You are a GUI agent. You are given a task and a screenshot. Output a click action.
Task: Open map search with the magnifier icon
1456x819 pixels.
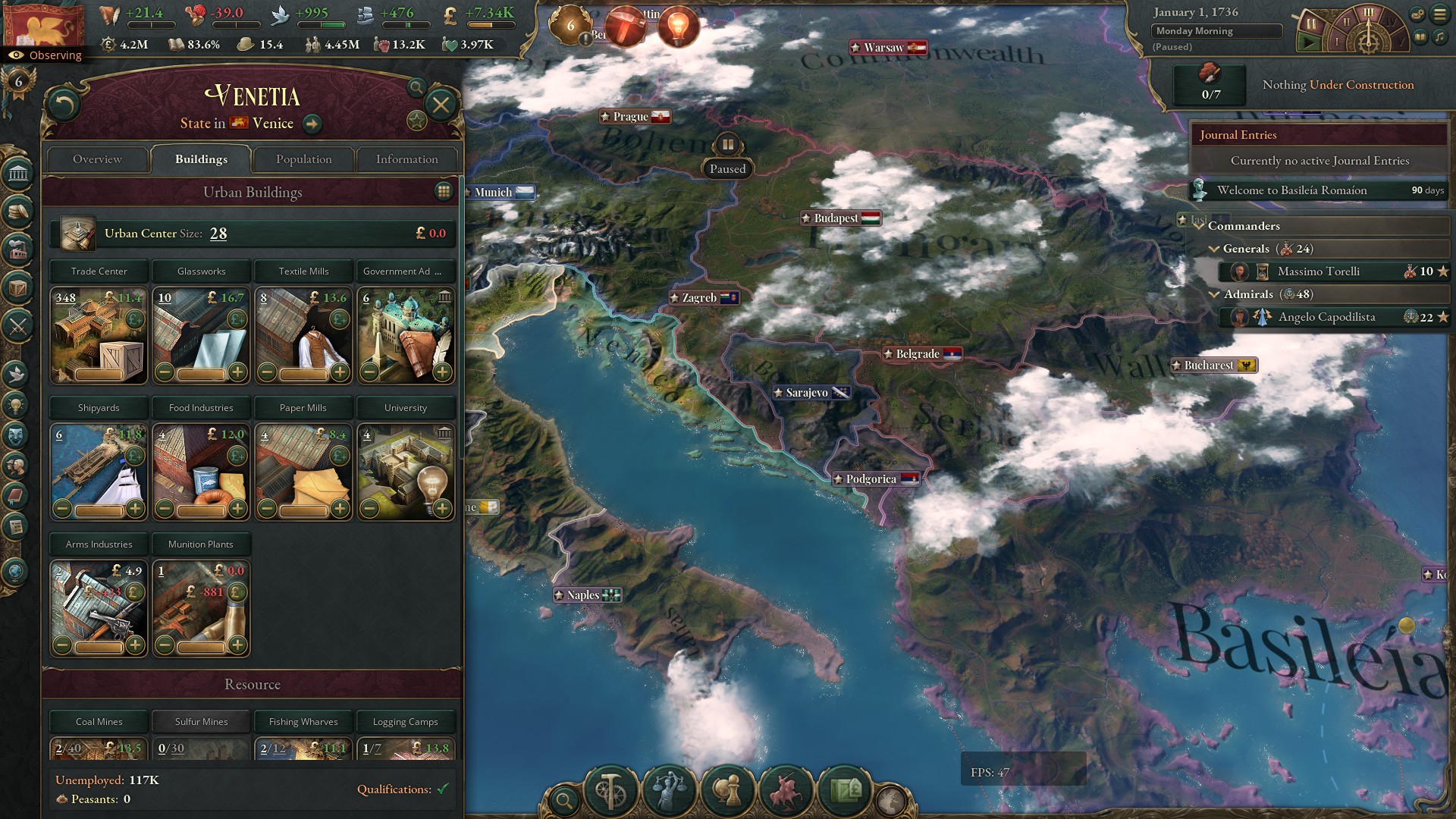point(564,799)
